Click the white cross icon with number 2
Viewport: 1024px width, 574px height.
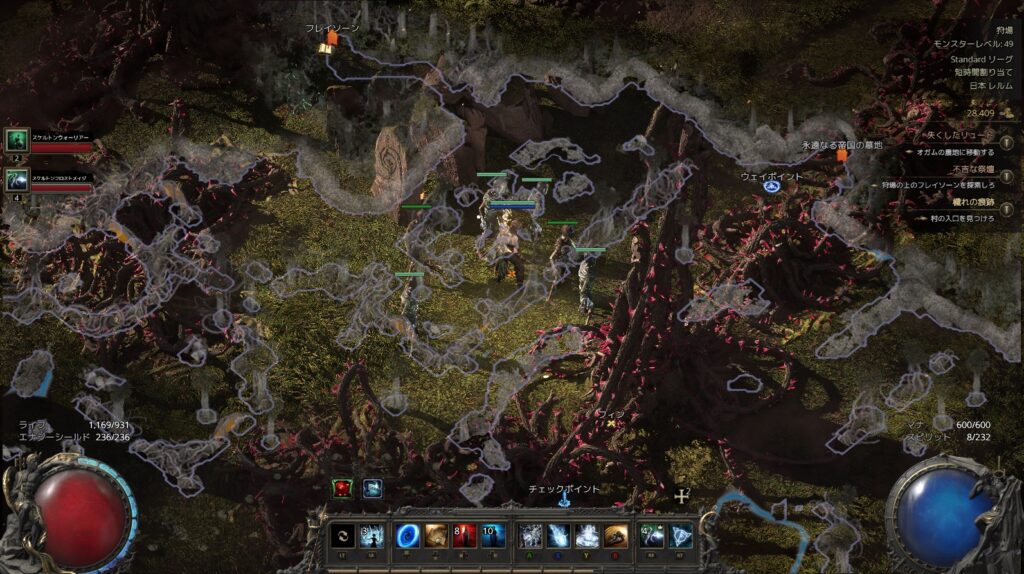[x=682, y=496]
